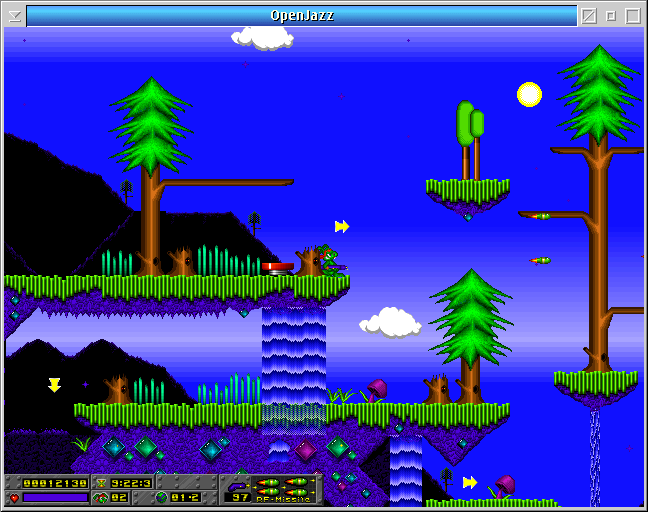
Task: Click the Jazz face lives icon
Action: coord(101,497)
